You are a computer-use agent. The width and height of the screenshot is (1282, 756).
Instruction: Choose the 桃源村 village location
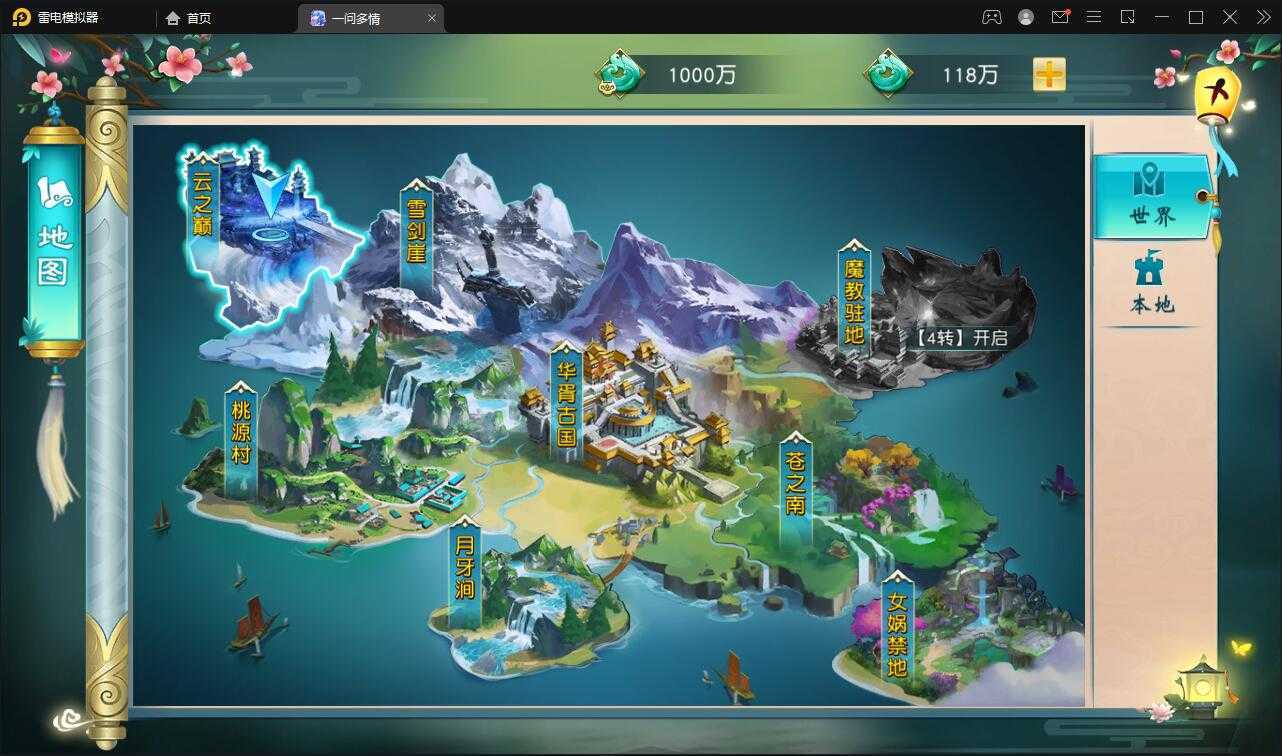coord(241,440)
